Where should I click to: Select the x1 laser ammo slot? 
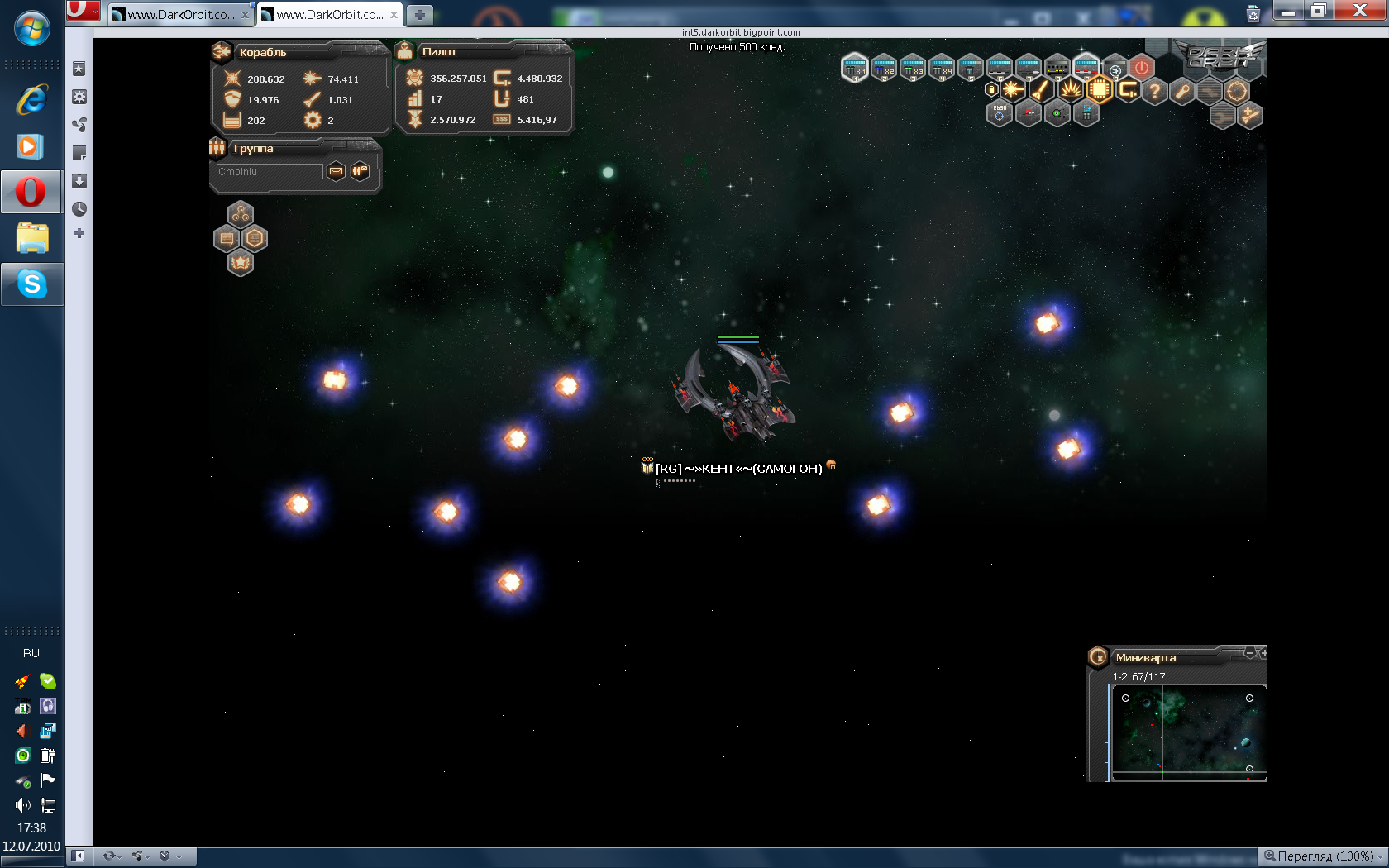tap(855, 68)
